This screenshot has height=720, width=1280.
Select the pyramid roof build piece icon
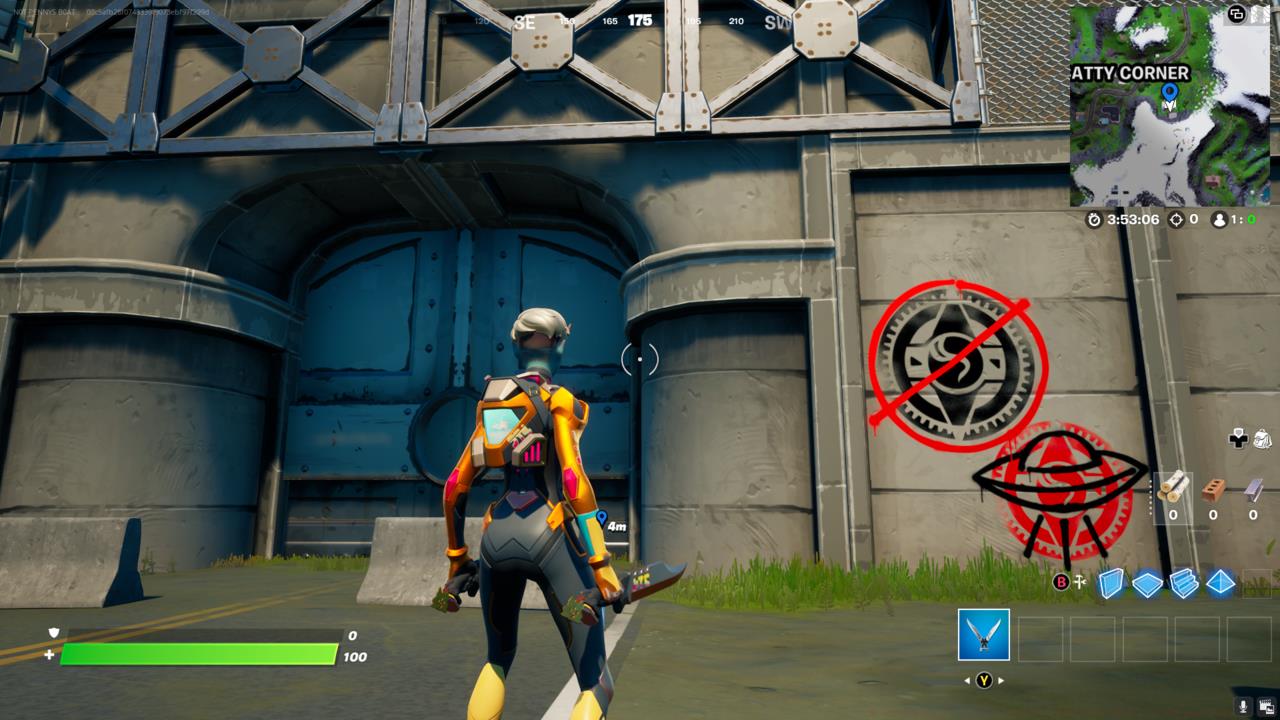(1221, 583)
